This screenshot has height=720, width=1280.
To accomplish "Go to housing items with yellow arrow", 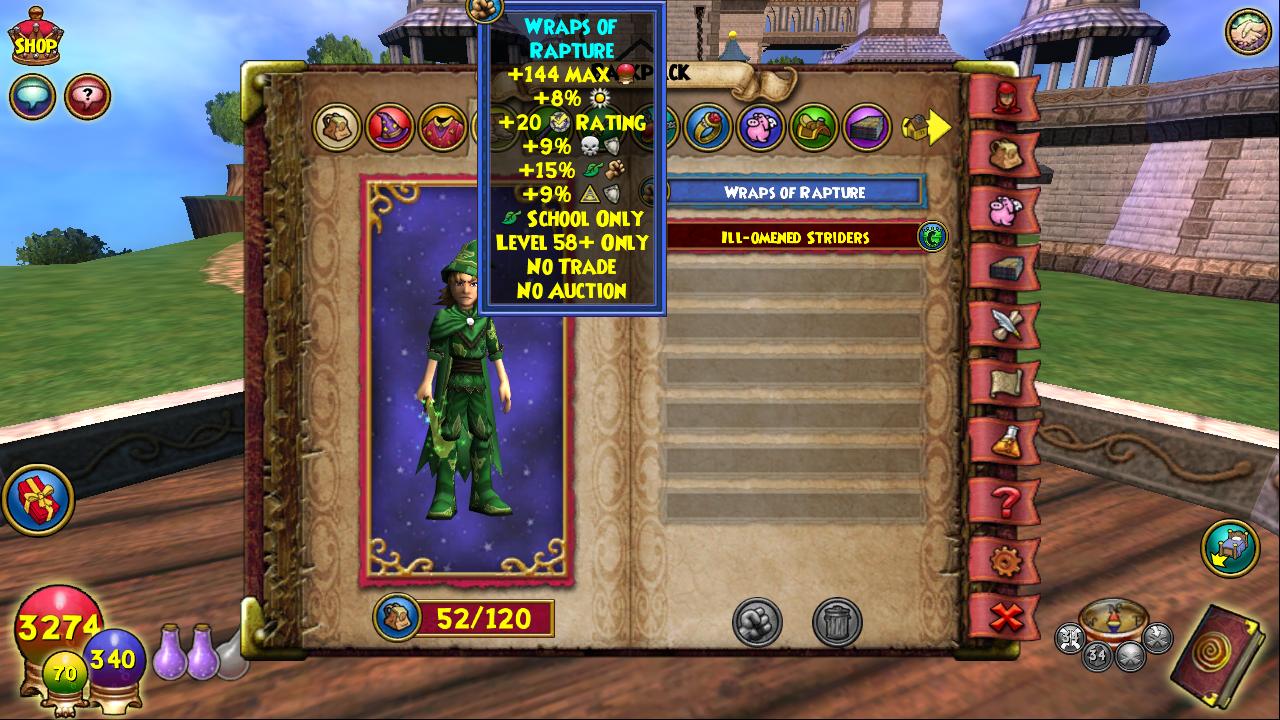I will point(925,127).
